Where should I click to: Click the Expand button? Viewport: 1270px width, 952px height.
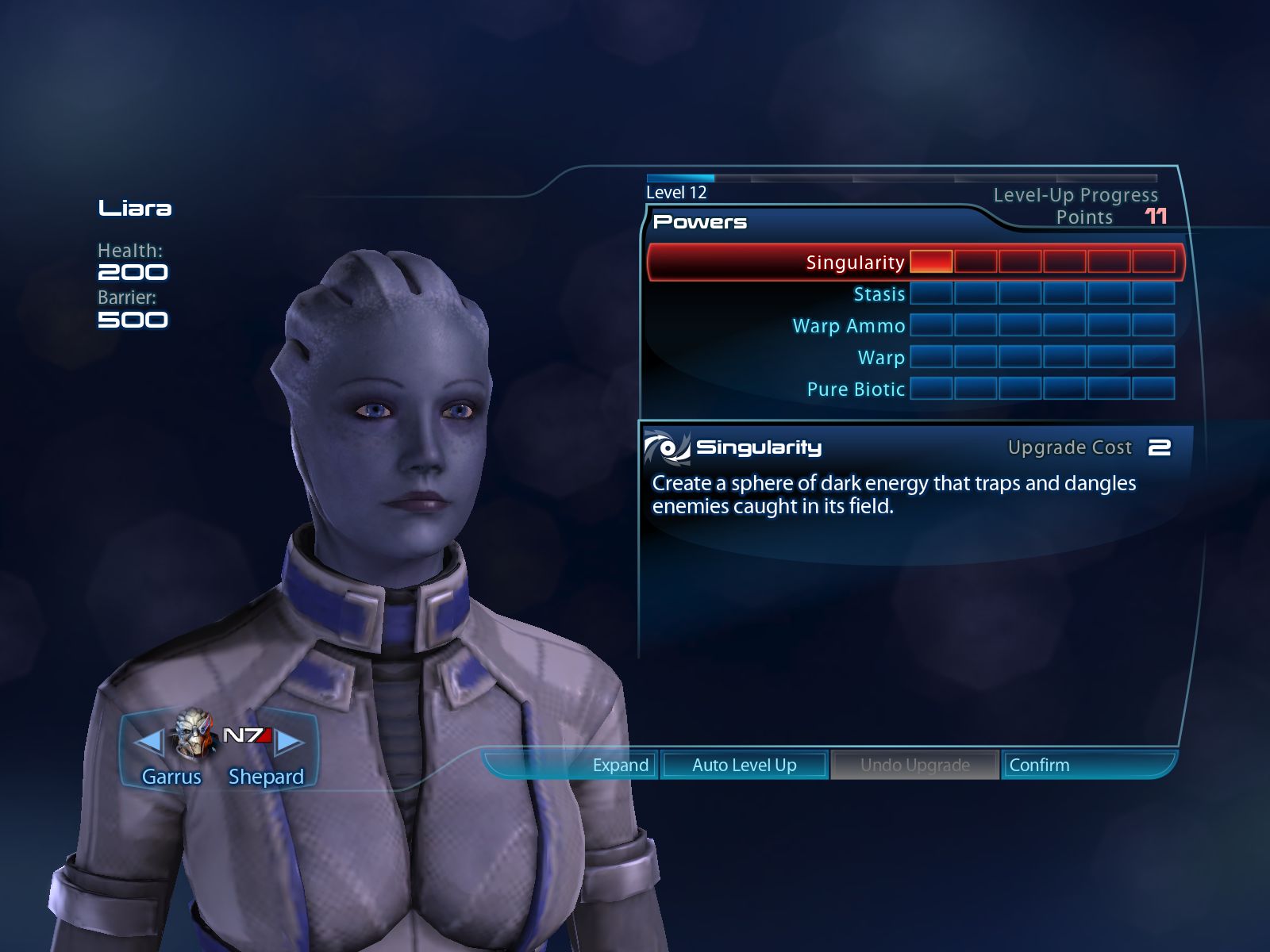[x=620, y=766]
